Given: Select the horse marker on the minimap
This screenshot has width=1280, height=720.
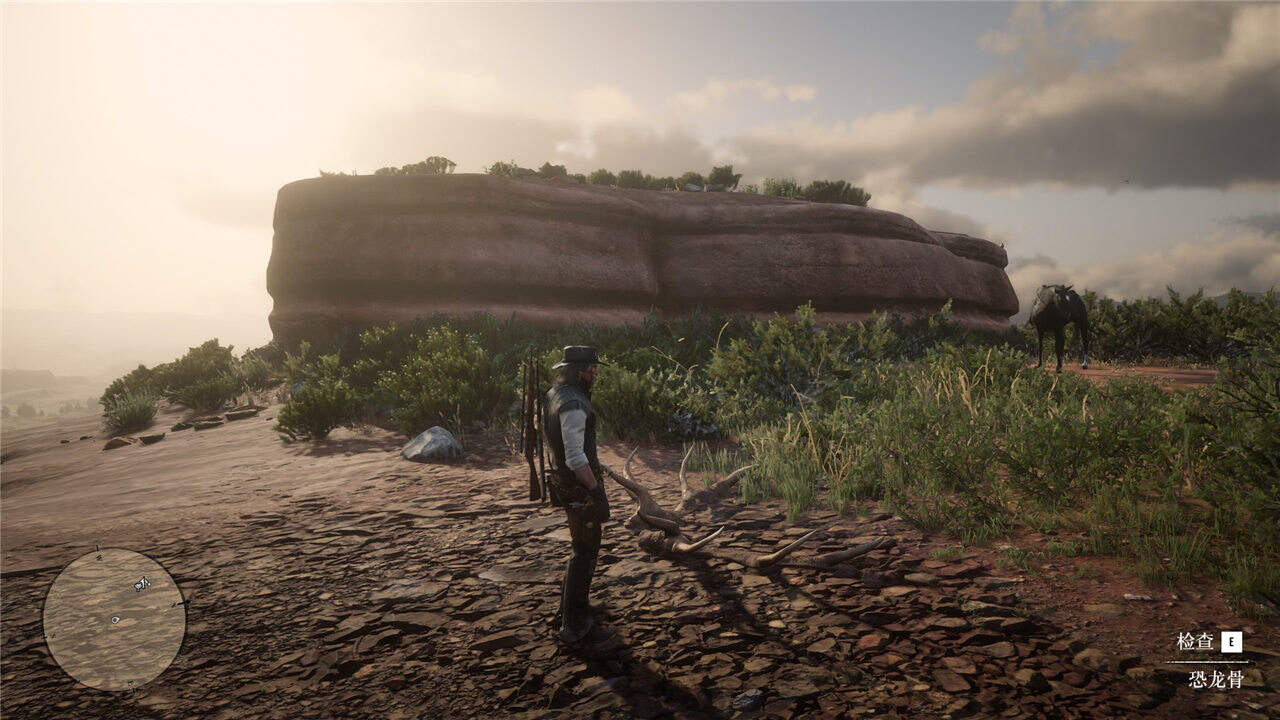Looking at the screenshot, I should pos(142,583).
